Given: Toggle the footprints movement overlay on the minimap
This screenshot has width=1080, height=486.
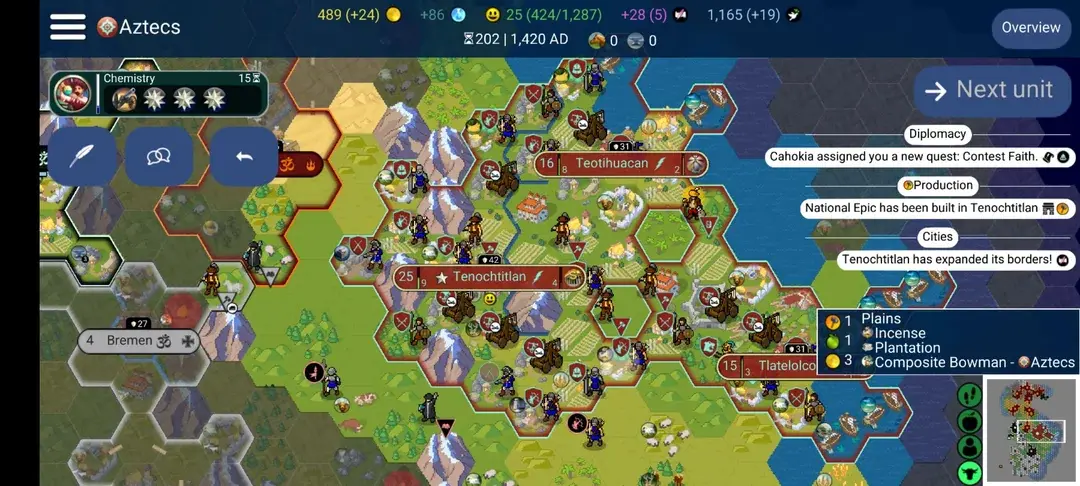Looking at the screenshot, I should 969,395.
